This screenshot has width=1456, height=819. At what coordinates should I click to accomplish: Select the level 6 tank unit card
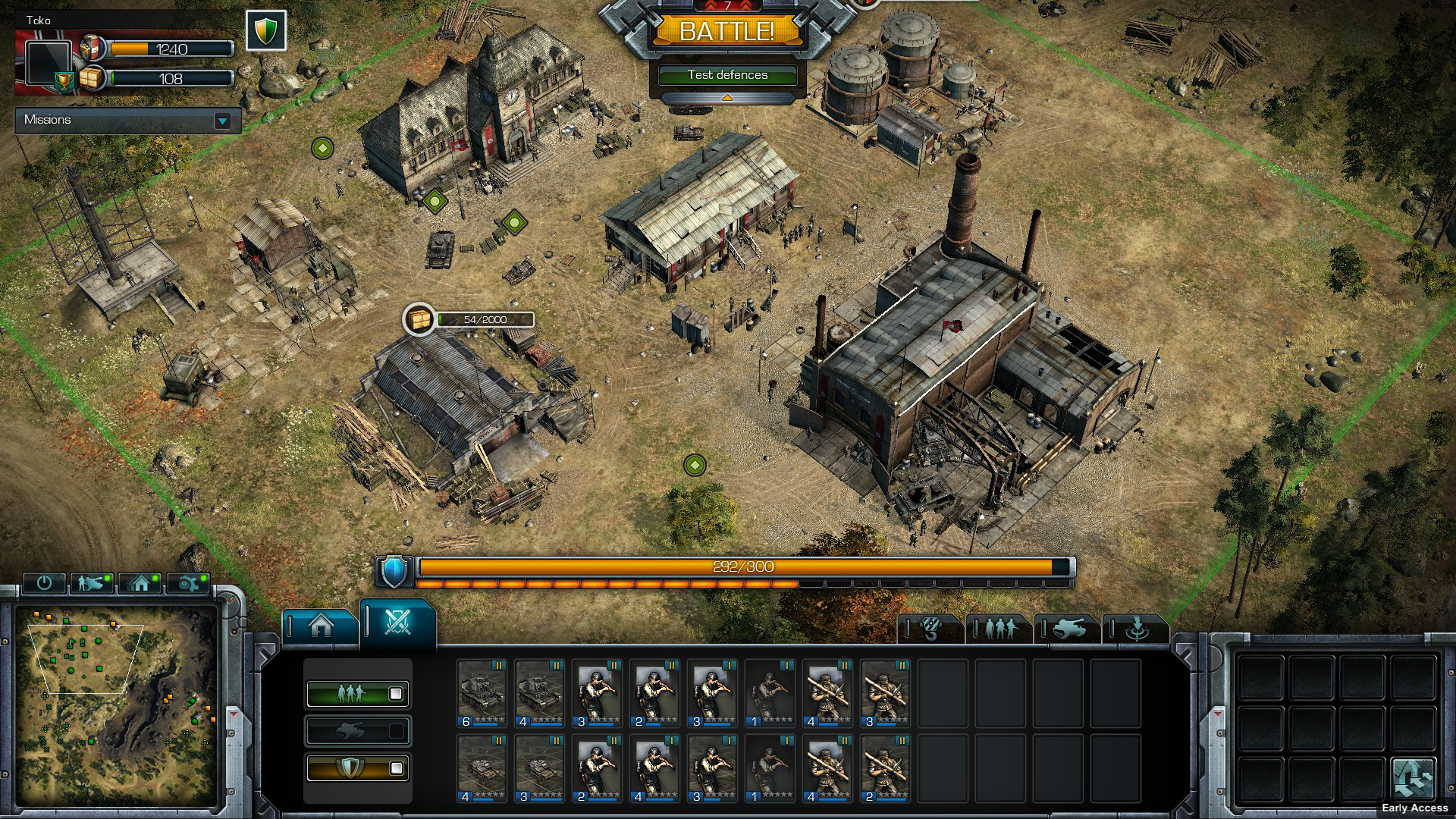(482, 694)
